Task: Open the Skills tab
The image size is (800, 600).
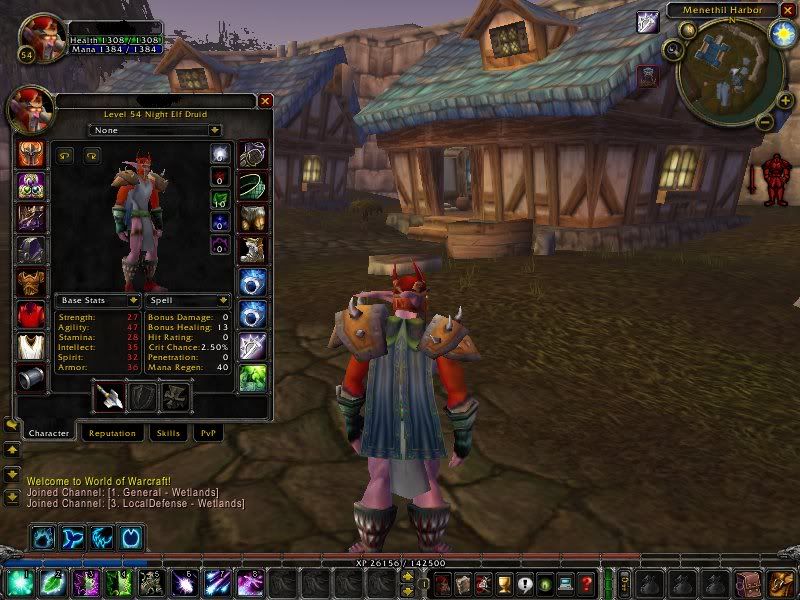Action: coord(165,433)
